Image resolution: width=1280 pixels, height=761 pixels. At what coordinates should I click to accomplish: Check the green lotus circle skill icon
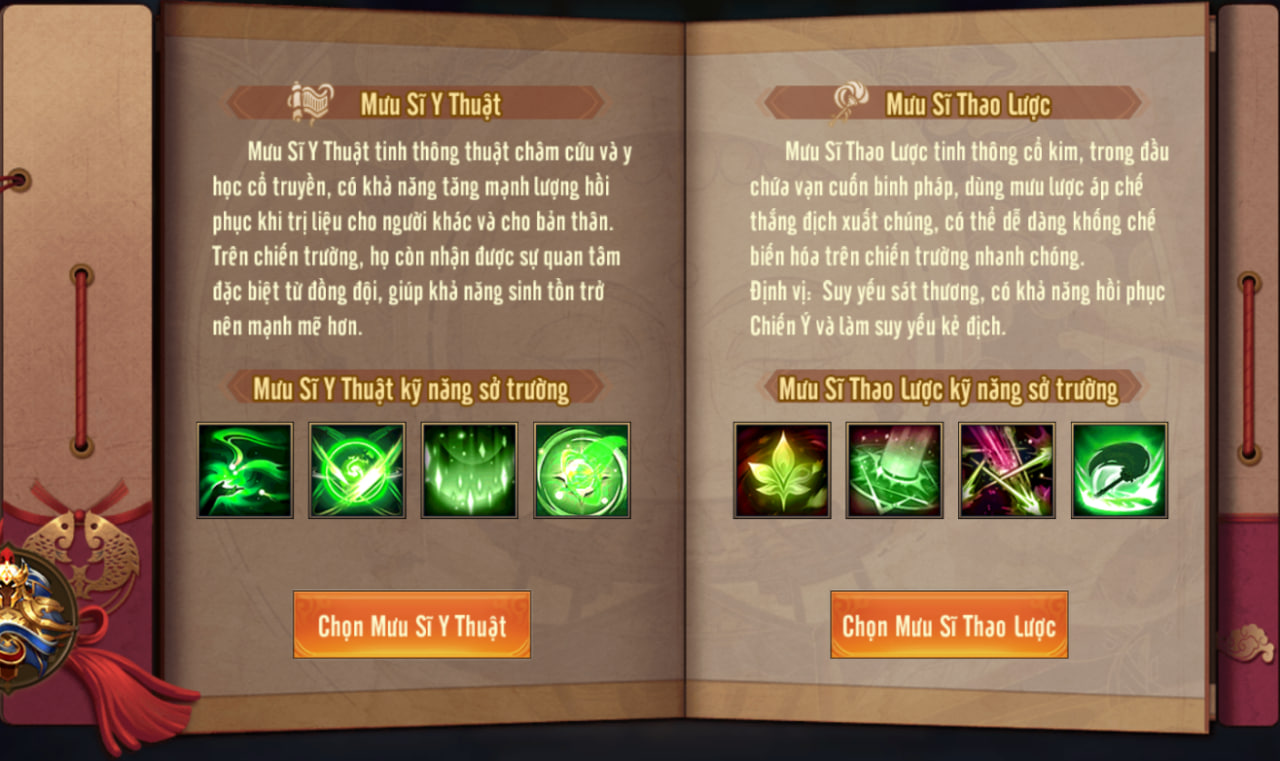[582, 470]
